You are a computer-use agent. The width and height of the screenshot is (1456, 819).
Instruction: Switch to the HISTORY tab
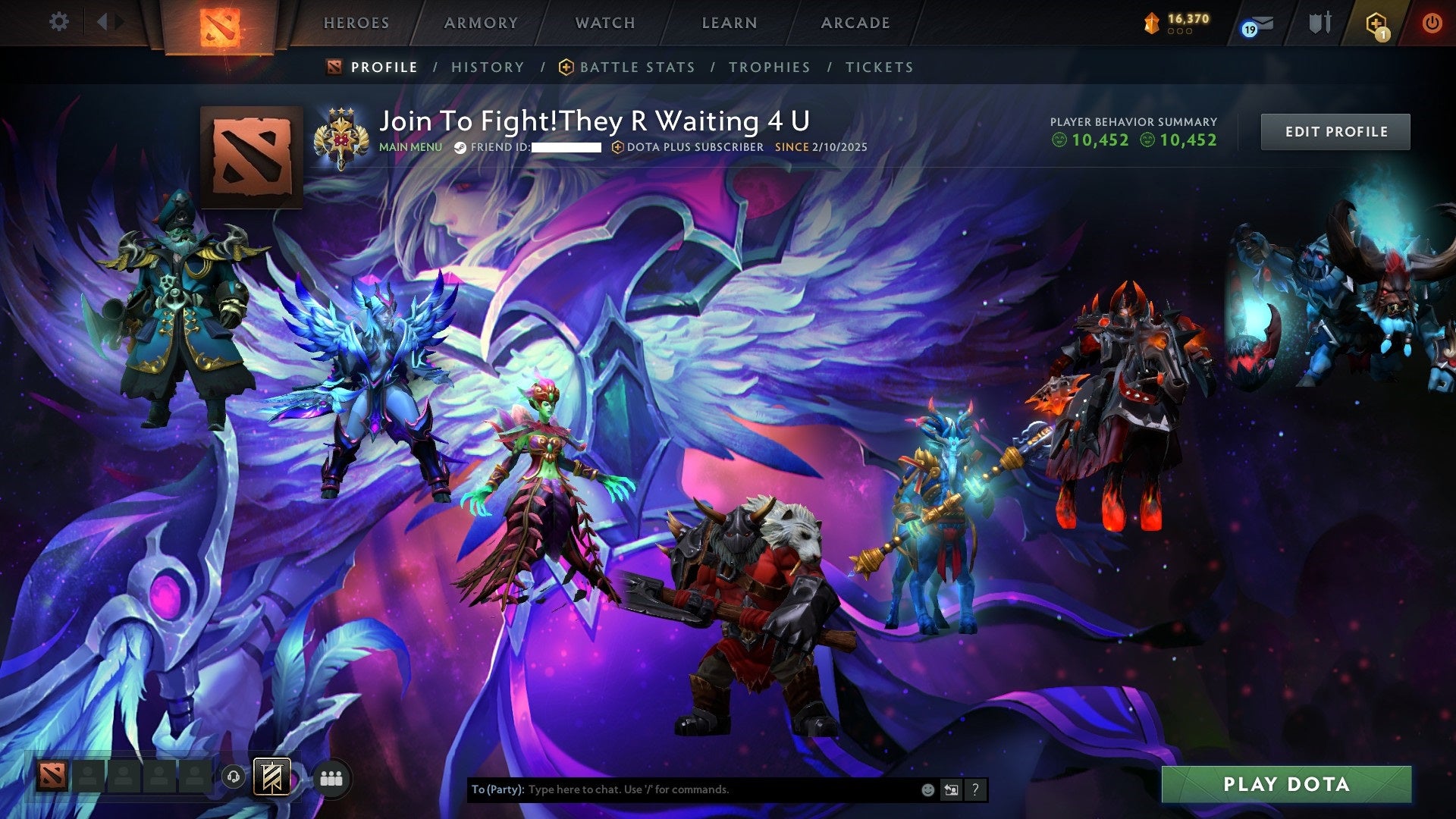tap(488, 67)
